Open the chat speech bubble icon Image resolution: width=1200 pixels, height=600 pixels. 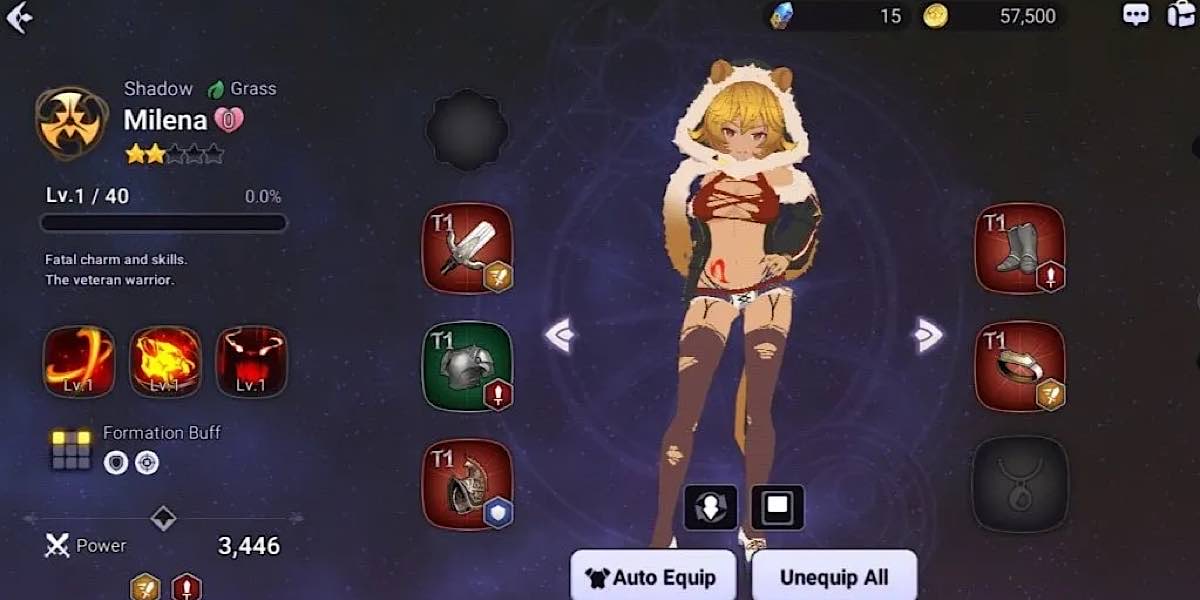click(1136, 15)
